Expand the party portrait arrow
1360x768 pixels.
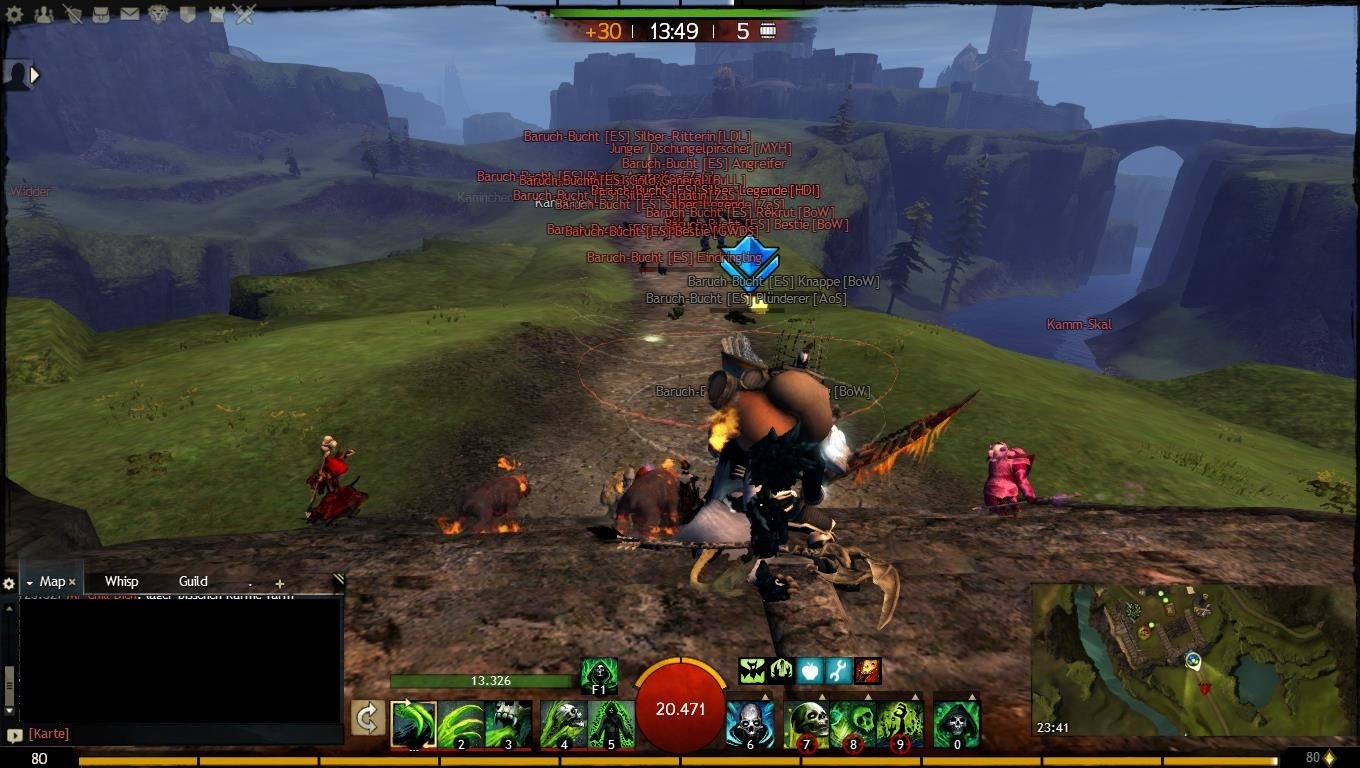(35, 74)
